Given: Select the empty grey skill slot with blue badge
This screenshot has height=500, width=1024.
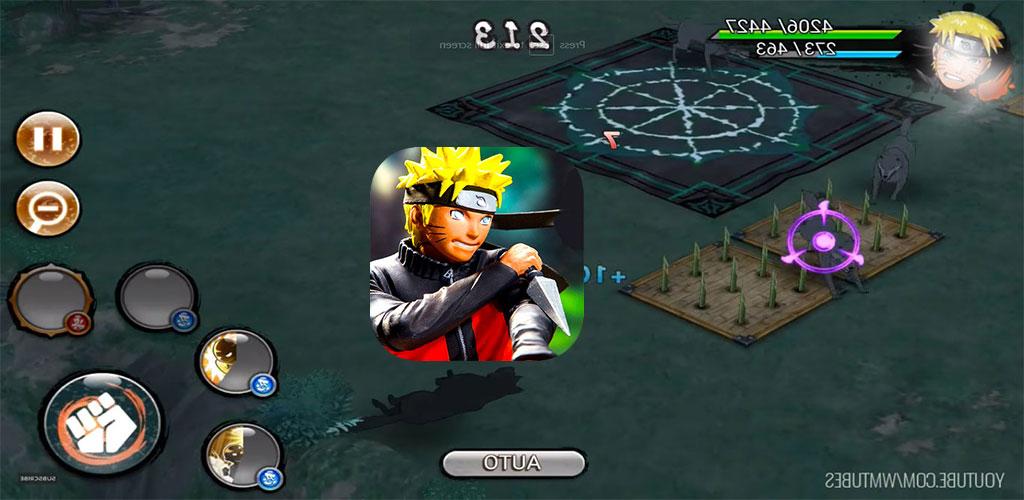Looking at the screenshot, I should (x=157, y=296).
